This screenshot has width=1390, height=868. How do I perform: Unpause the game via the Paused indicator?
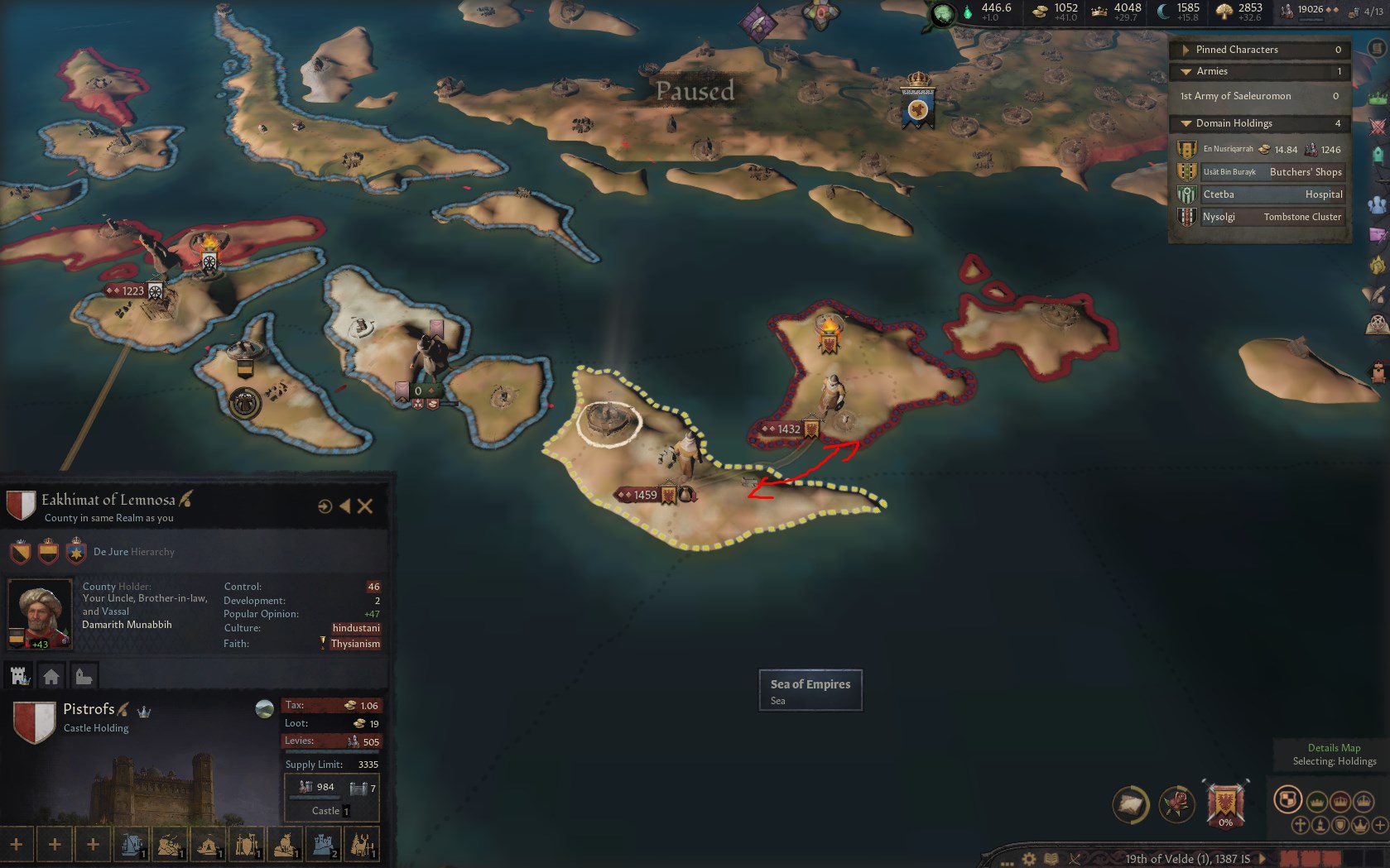tap(695, 91)
